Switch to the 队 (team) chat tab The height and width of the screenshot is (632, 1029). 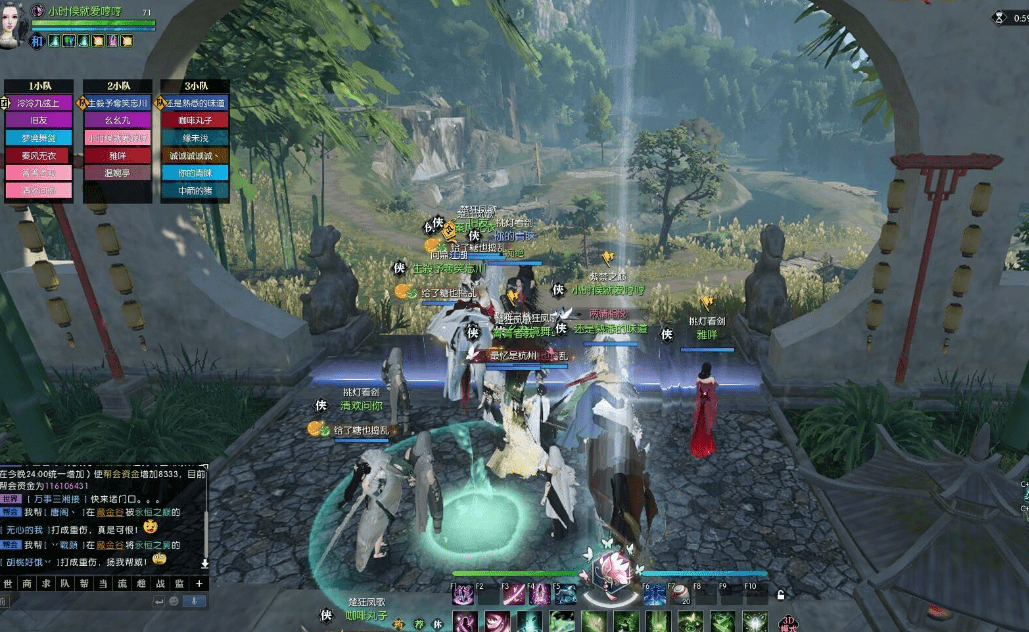coord(65,583)
